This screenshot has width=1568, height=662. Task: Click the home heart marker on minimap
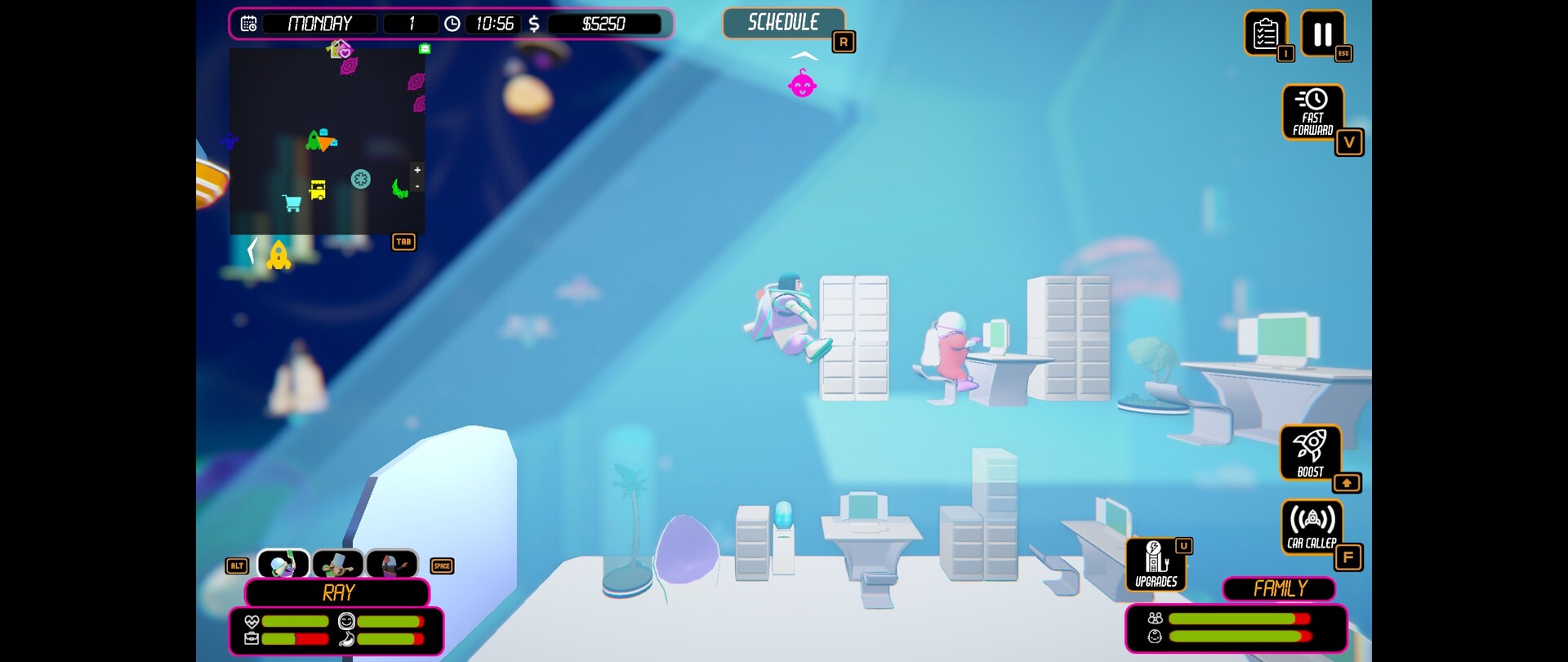tap(339, 50)
